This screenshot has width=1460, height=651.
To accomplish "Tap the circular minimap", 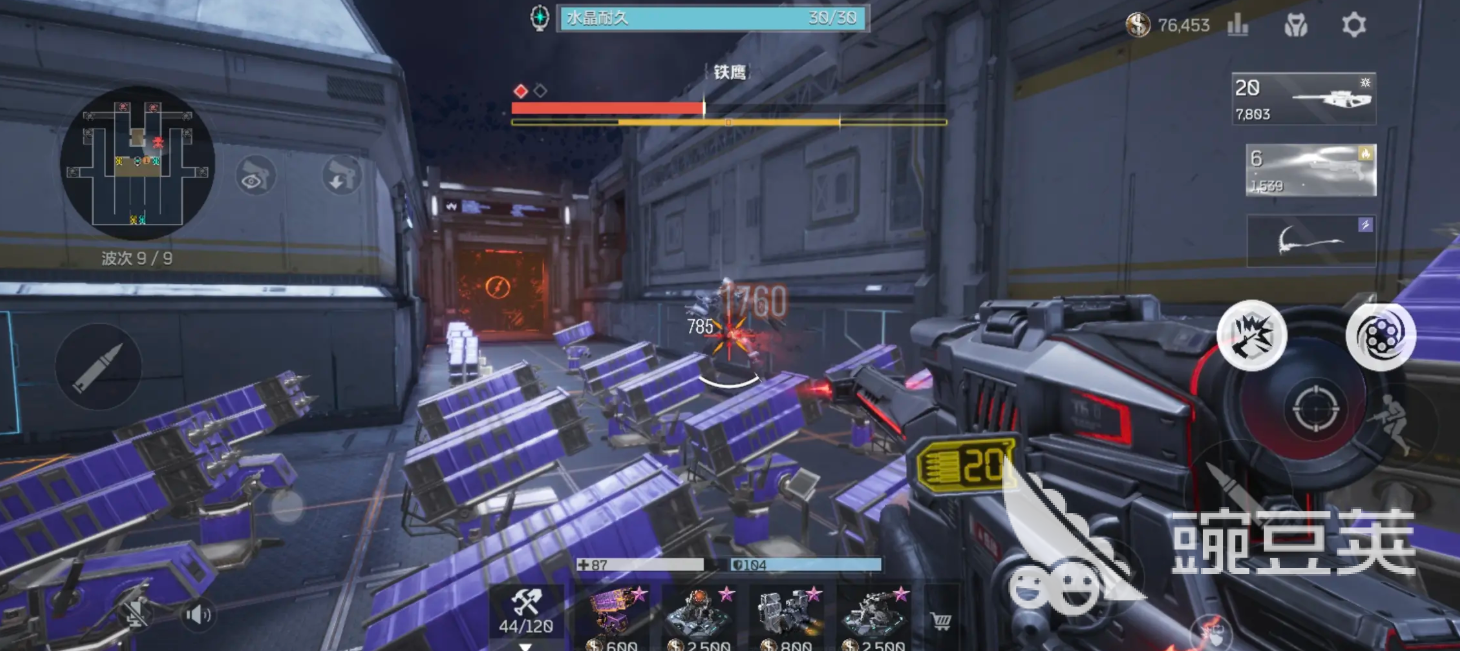I will click(x=137, y=162).
